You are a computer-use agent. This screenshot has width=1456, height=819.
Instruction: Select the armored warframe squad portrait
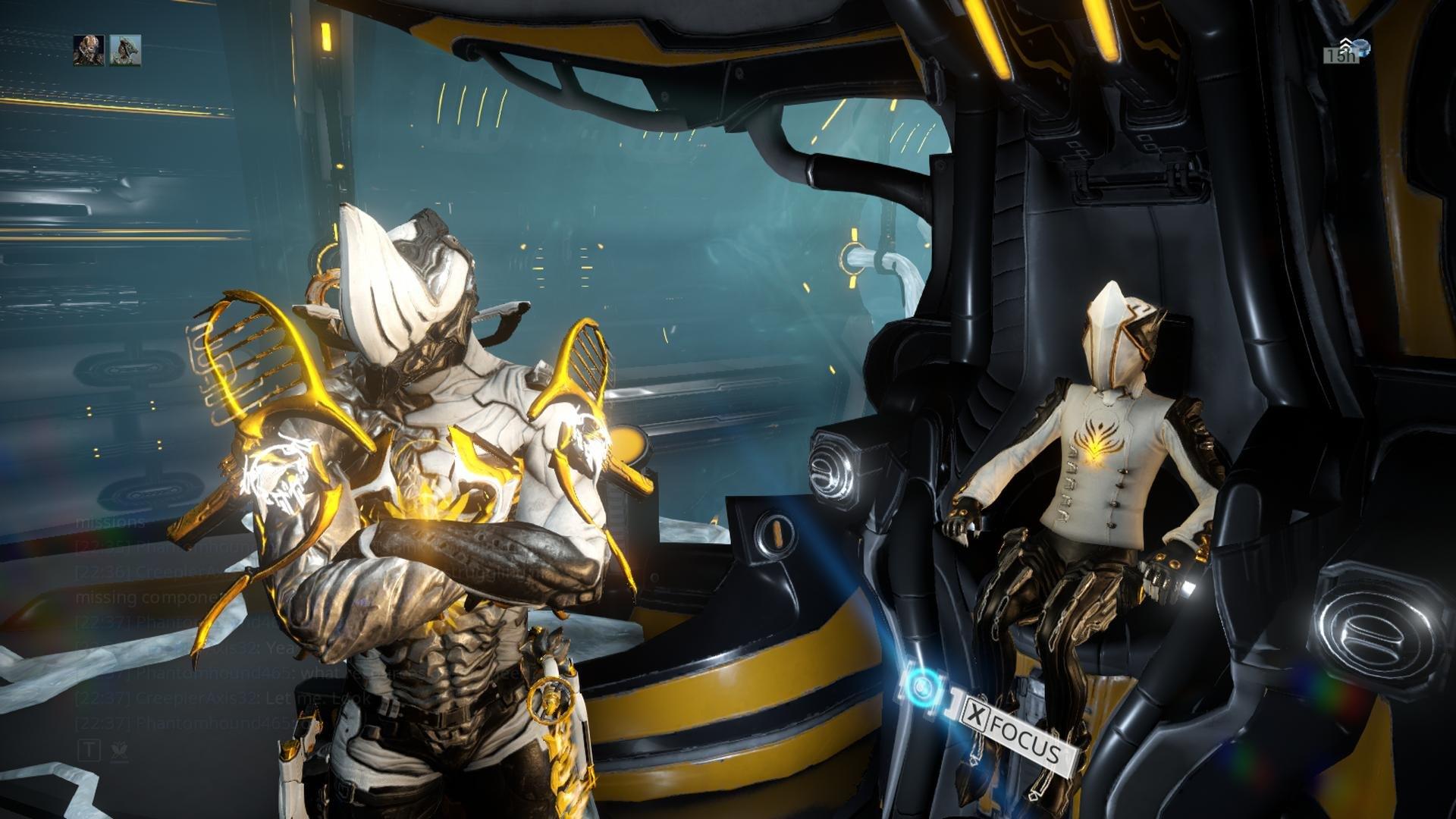pos(88,50)
